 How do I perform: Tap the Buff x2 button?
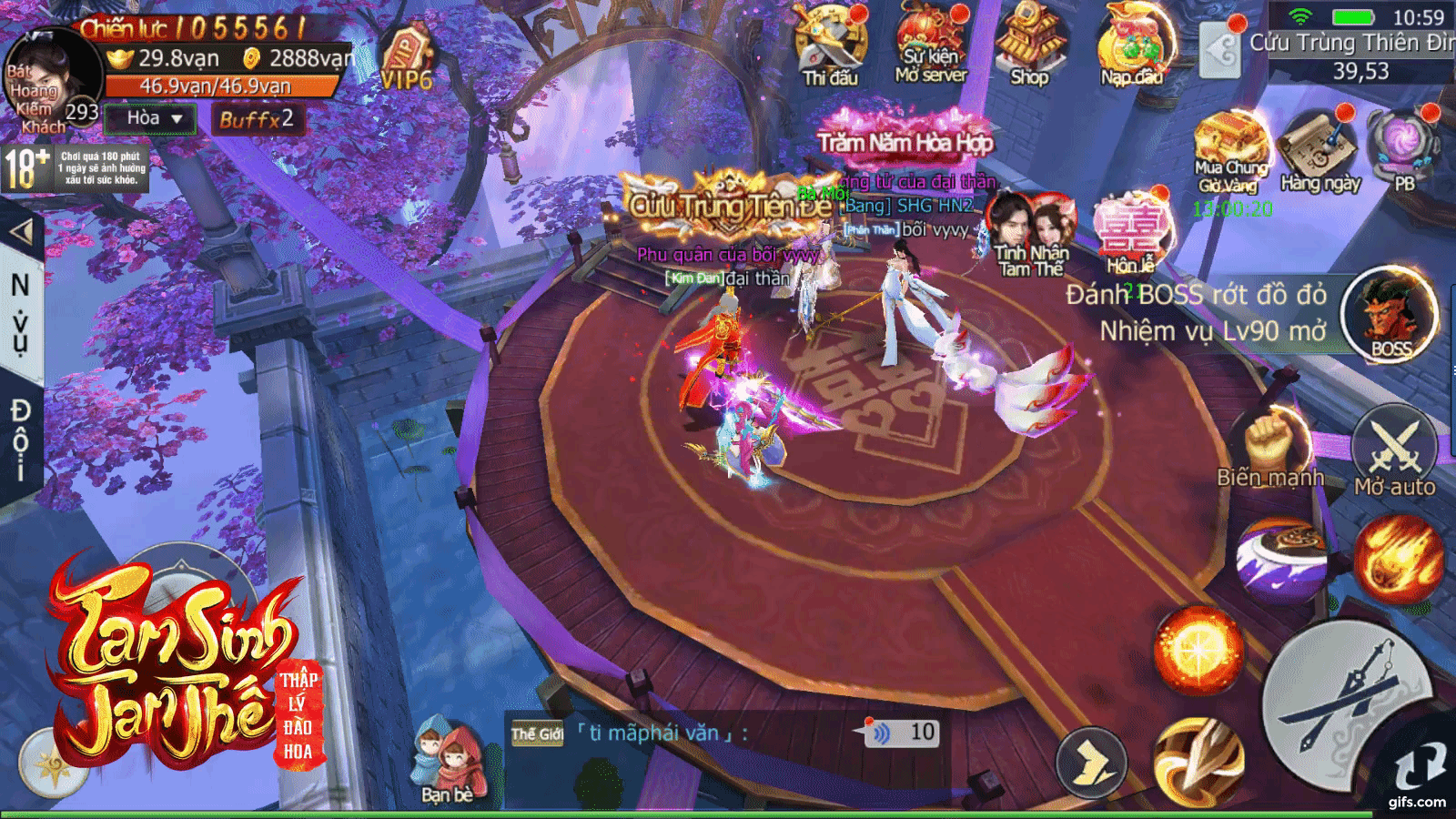coord(256,119)
